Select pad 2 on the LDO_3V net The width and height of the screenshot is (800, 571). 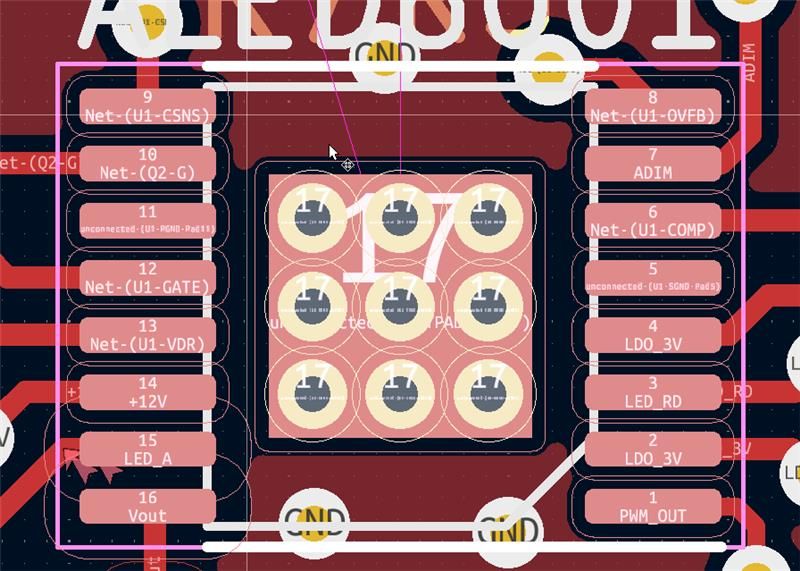[x=653, y=450]
